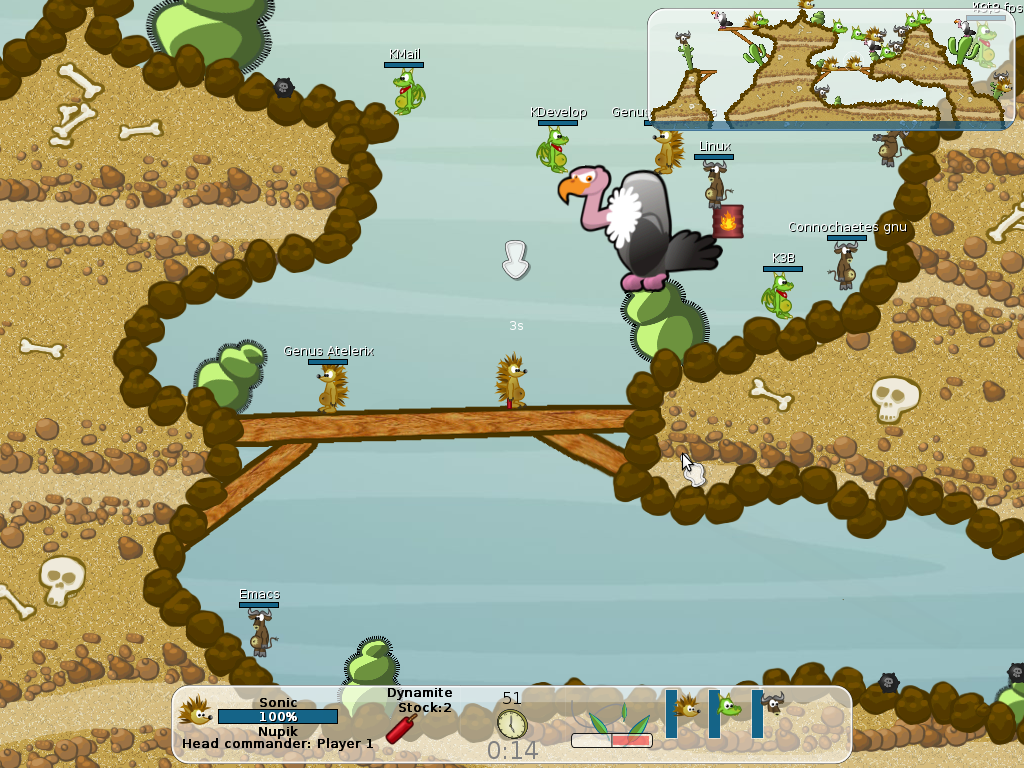Click Sonic's hedgehog portrait in the status bar

point(195,711)
